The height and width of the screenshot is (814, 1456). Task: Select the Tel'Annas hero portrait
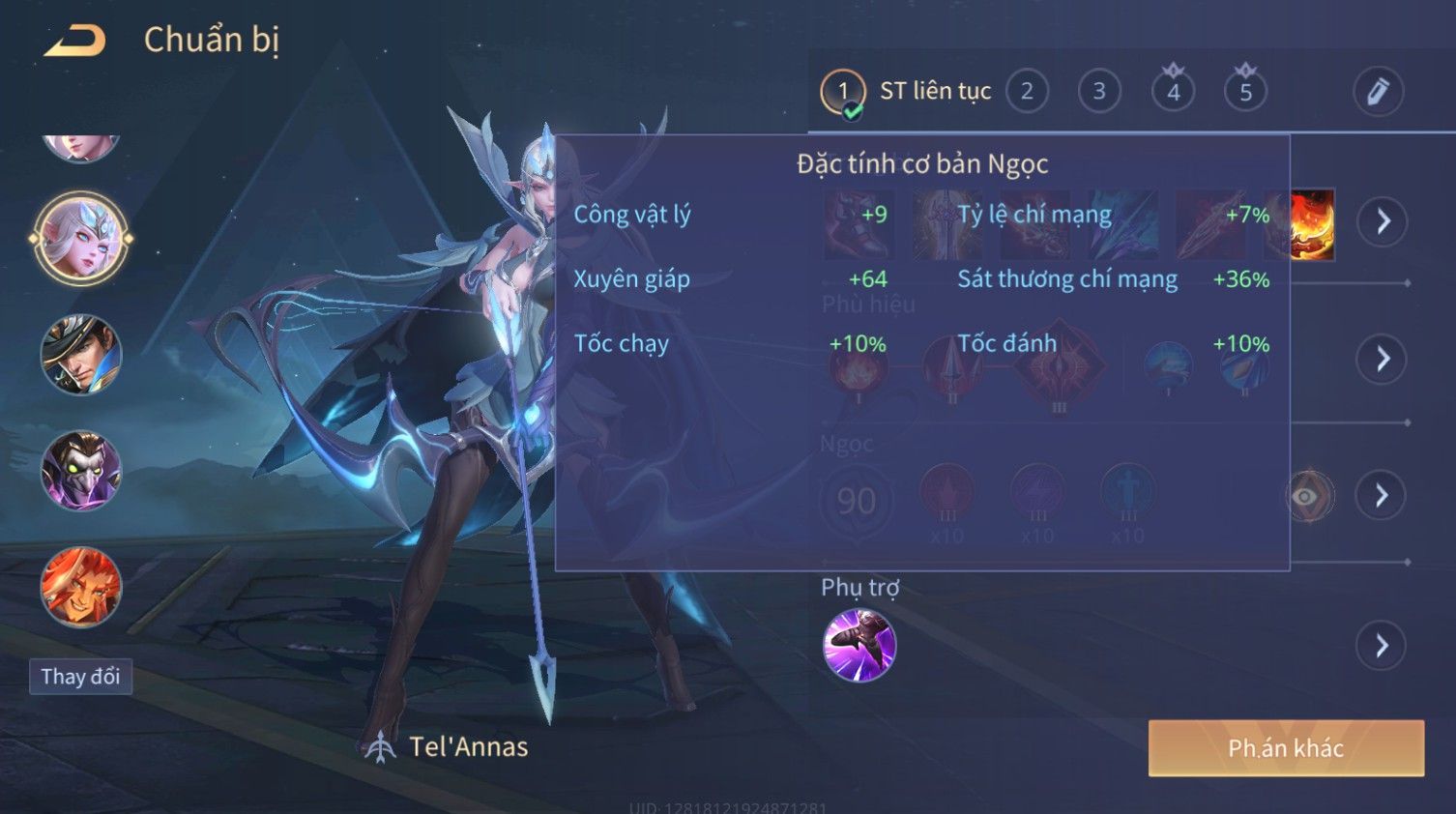(x=81, y=238)
